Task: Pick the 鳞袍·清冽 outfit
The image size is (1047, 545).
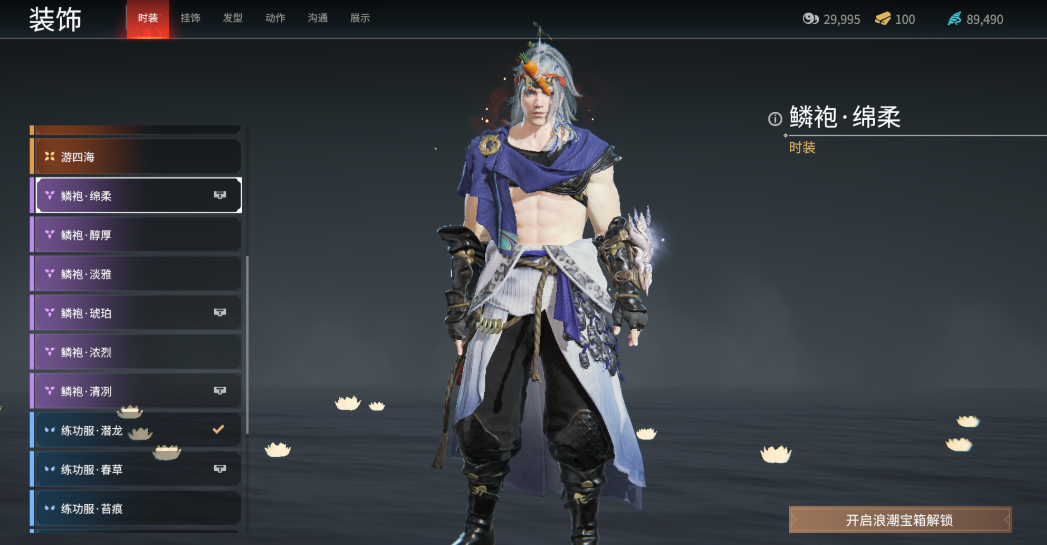Action: [138, 391]
